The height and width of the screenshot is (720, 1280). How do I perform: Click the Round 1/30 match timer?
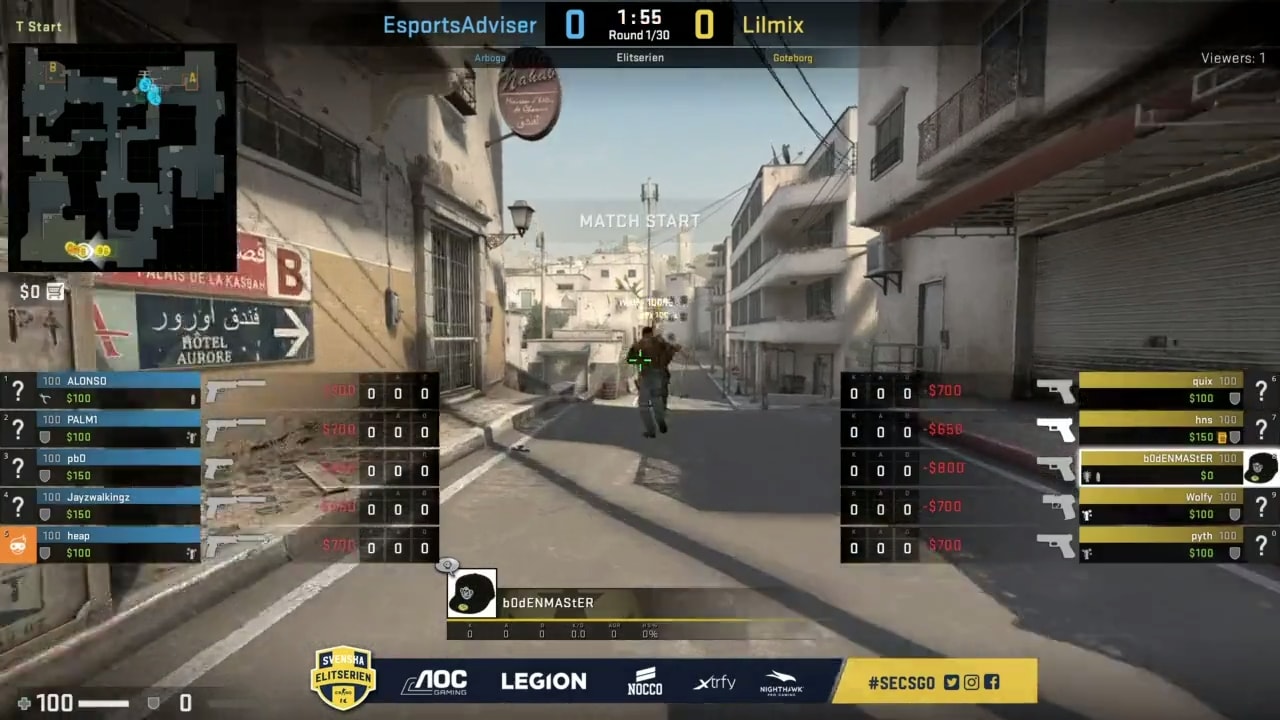[638, 25]
